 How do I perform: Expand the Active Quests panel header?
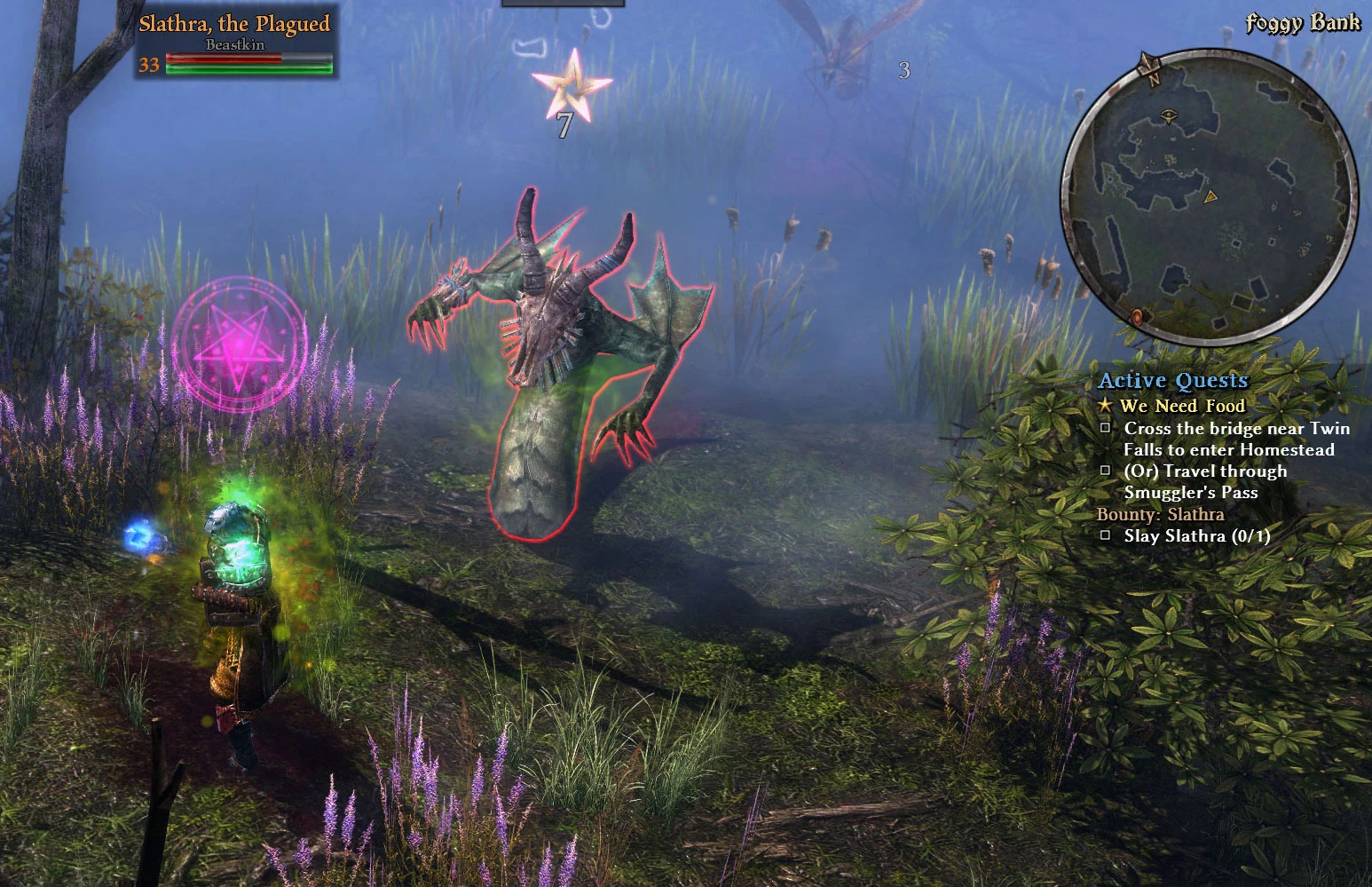(x=1173, y=380)
